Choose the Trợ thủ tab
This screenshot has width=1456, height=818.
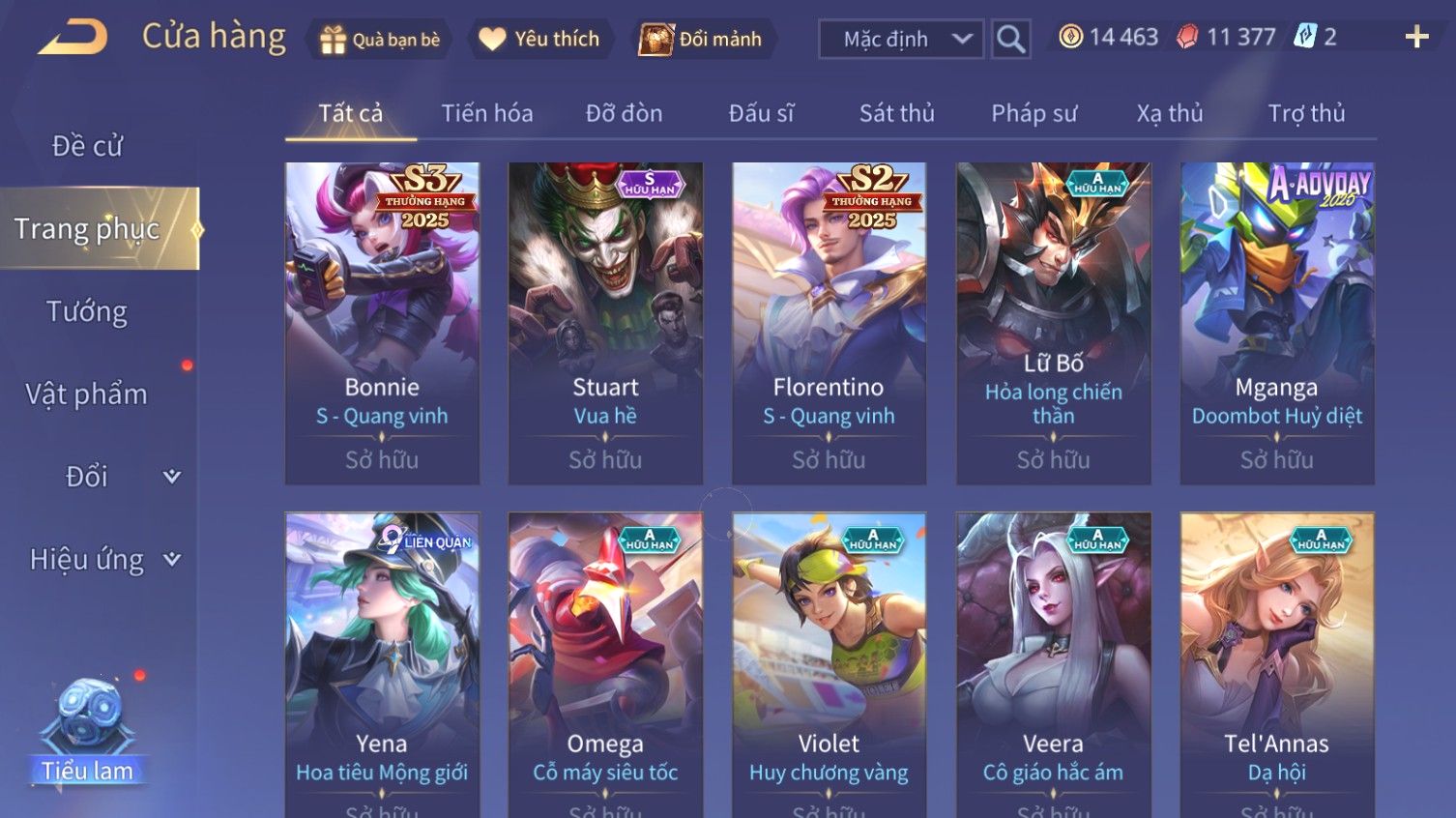[x=1306, y=113]
